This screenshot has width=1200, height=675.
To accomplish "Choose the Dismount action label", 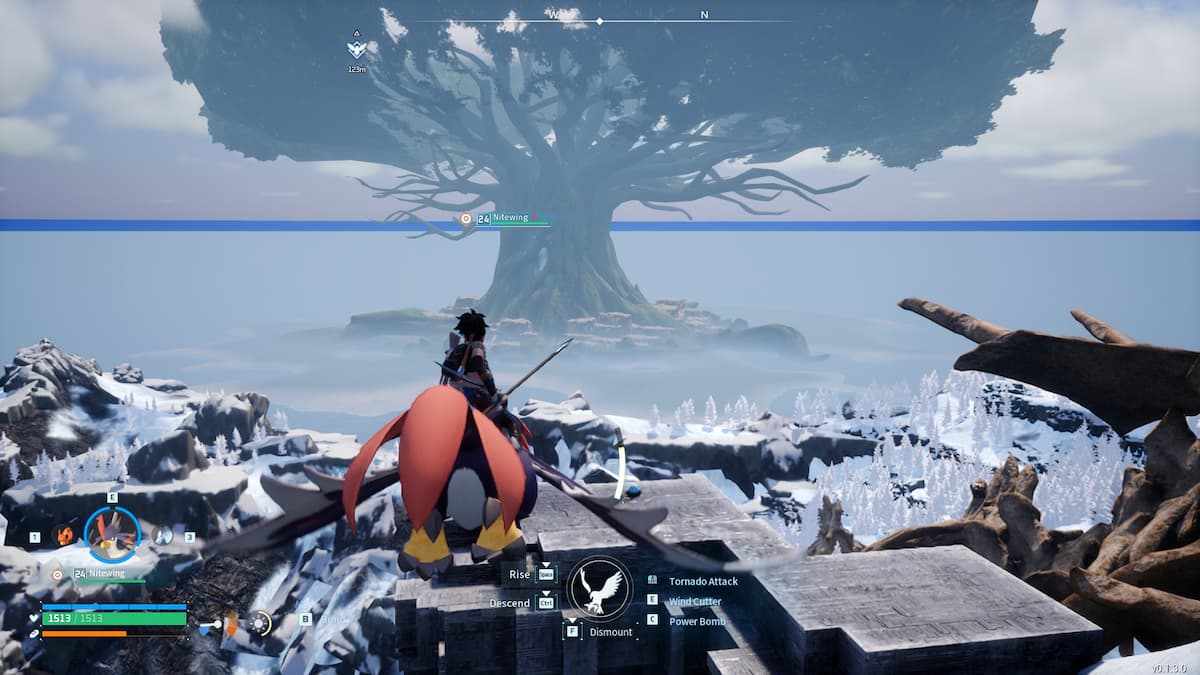I will tap(610, 632).
